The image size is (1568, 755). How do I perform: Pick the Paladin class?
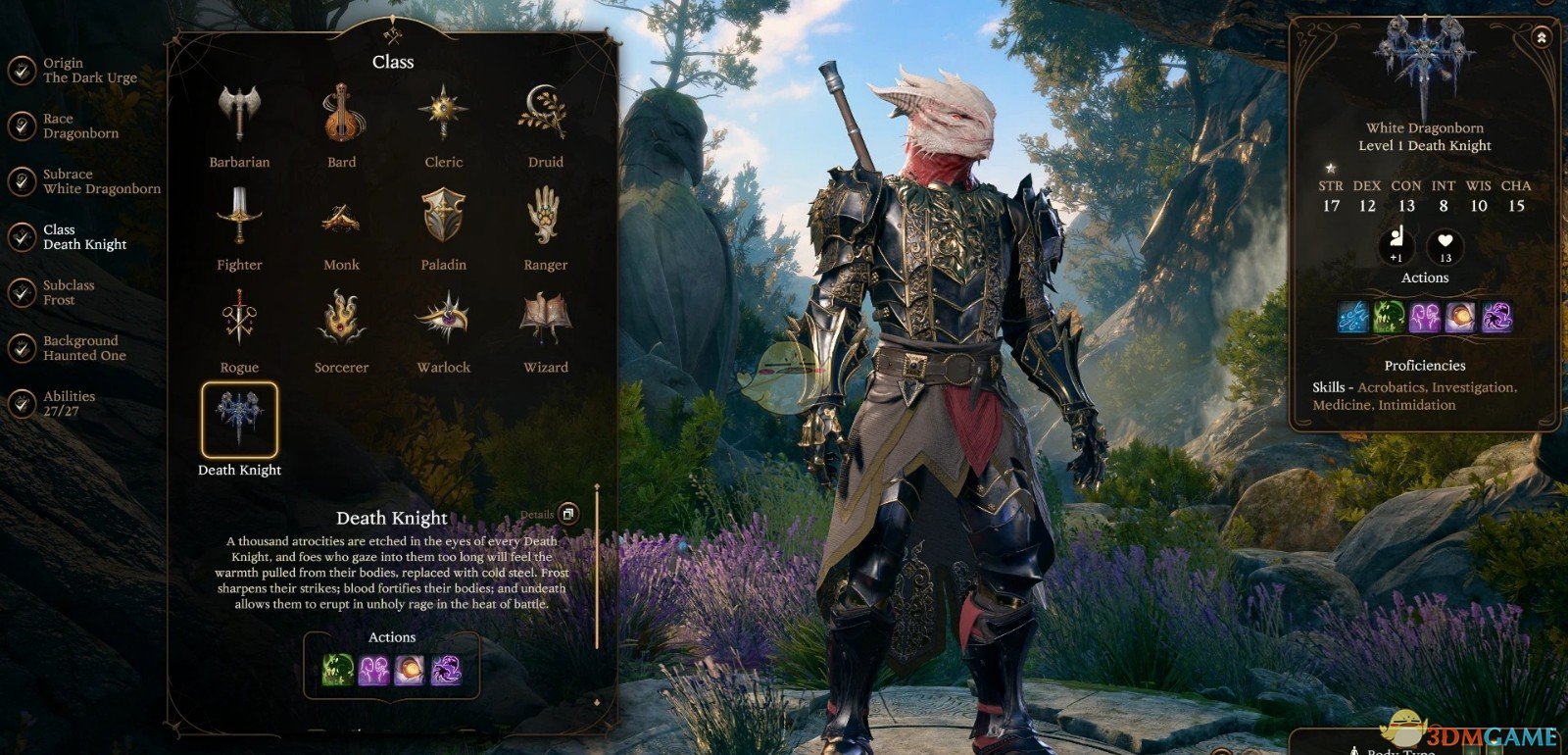(443, 216)
